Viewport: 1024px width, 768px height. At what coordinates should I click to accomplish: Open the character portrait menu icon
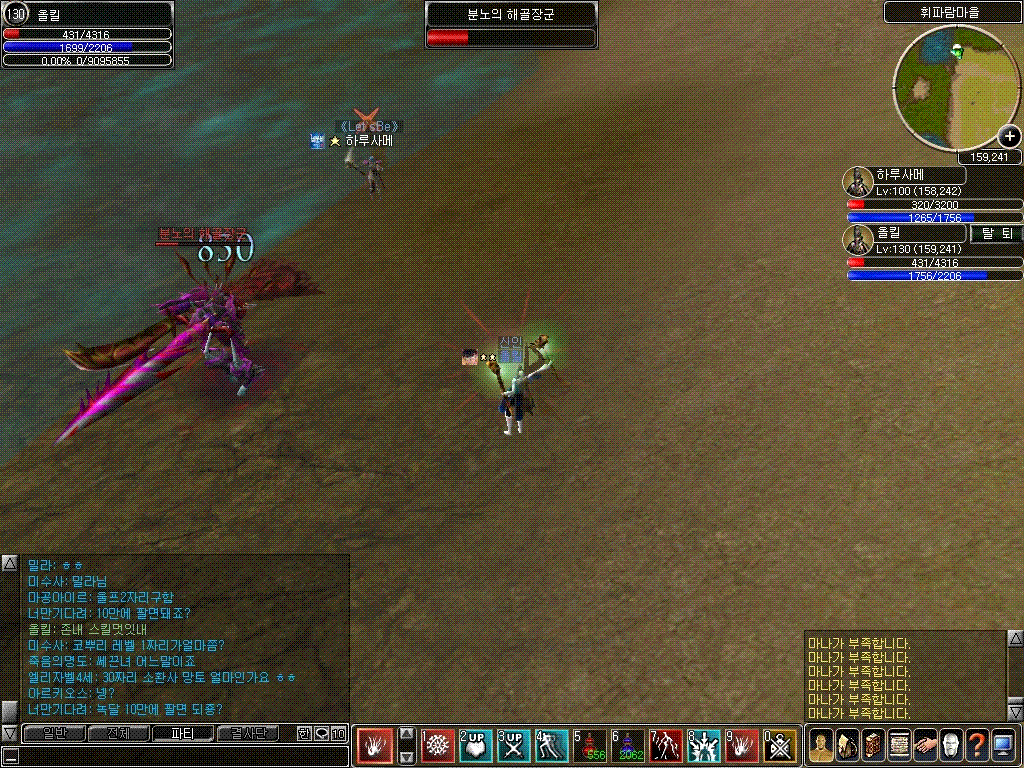coord(820,746)
